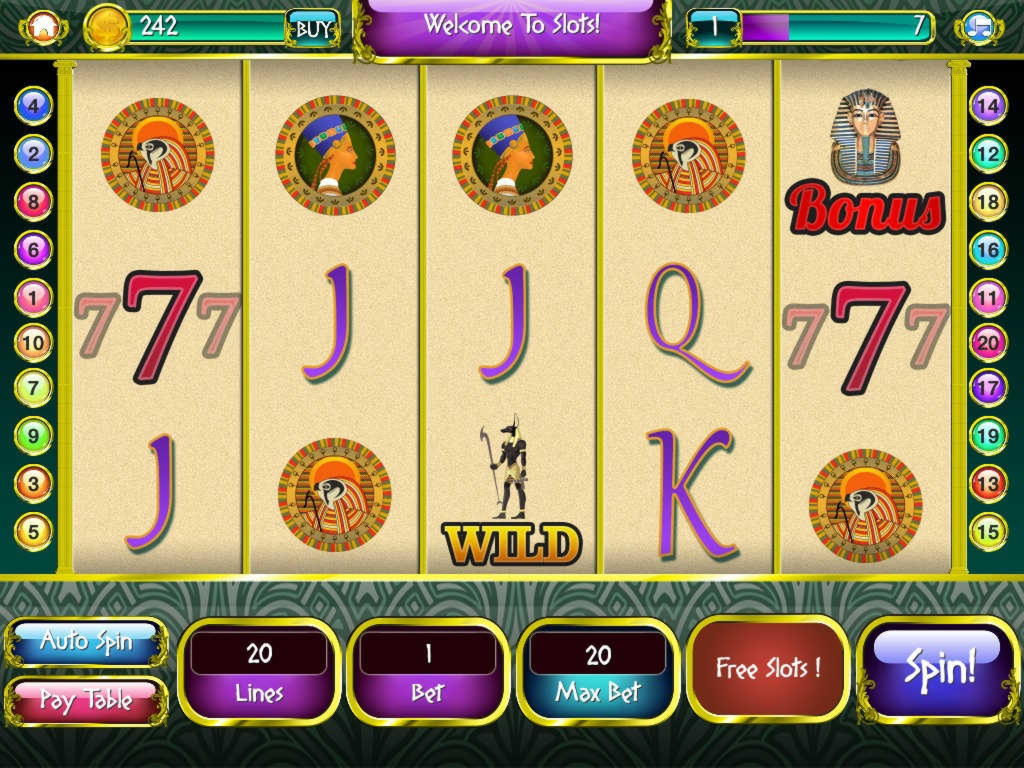The height and width of the screenshot is (768, 1024).
Task: Adjust the Bet amount
Action: [x=428, y=671]
